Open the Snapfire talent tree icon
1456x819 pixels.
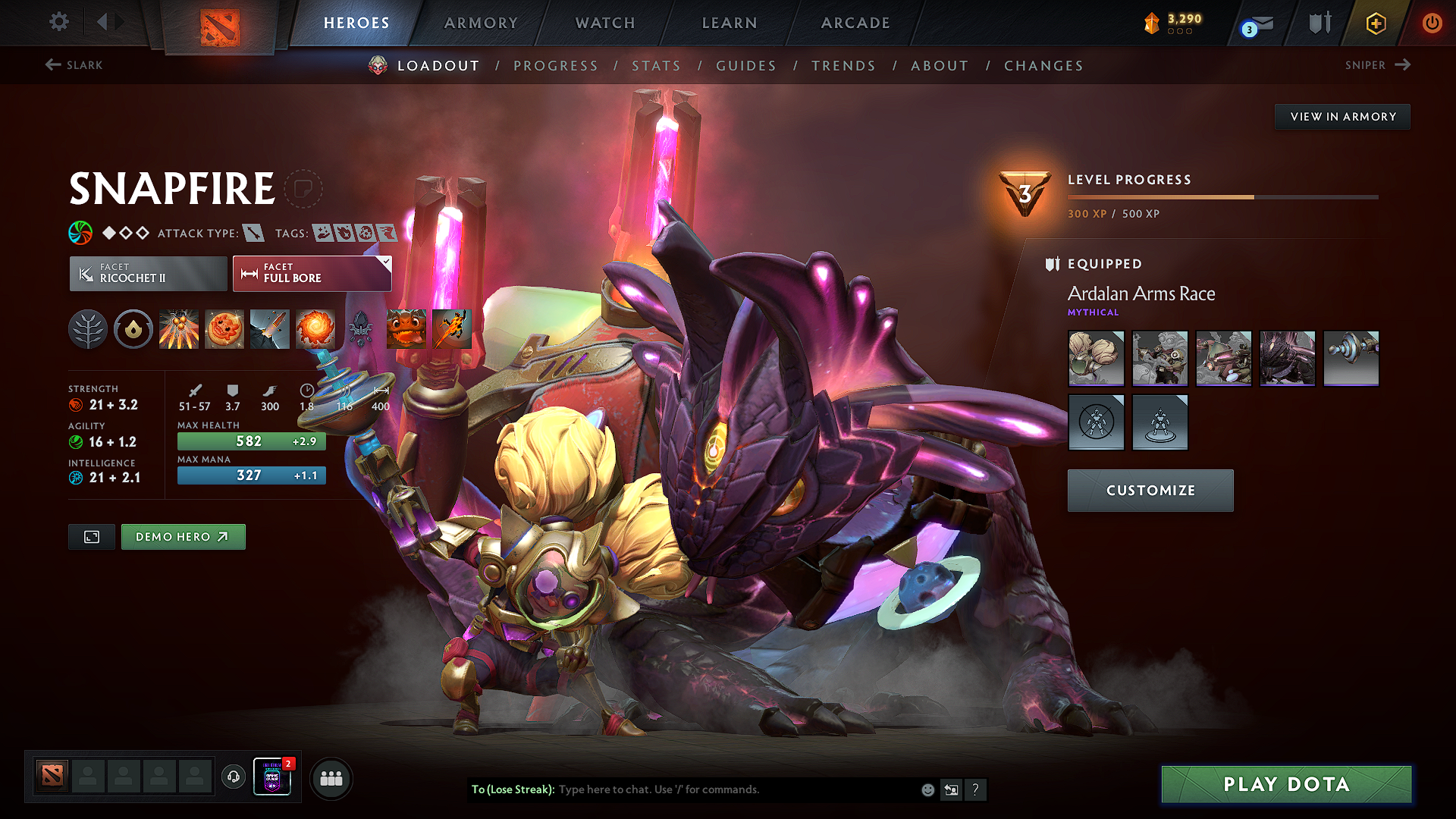click(x=88, y=329)
